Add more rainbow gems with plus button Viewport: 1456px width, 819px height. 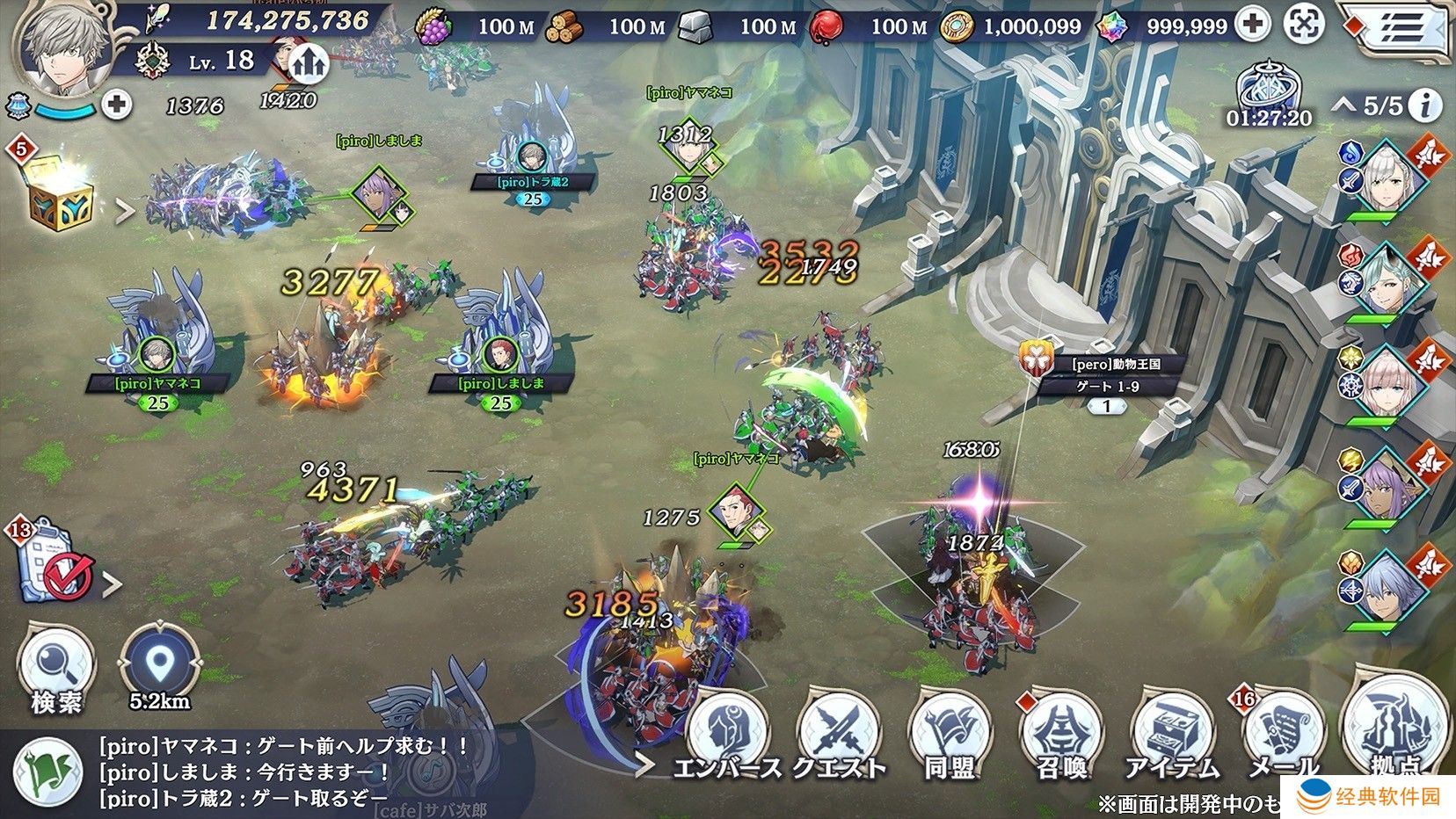click(1252, 25)
